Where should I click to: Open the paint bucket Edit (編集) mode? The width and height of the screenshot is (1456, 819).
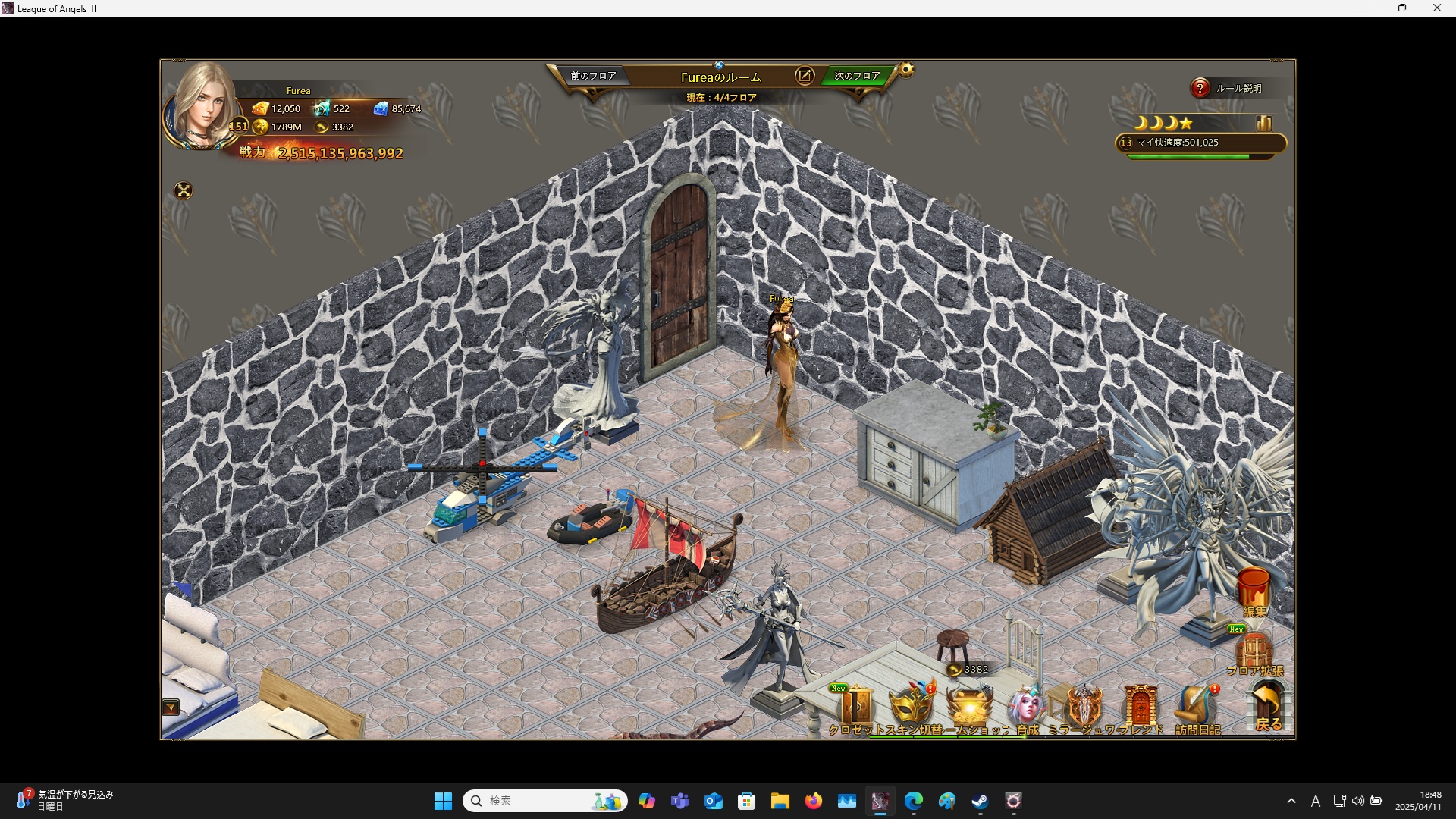(1254, 592)
